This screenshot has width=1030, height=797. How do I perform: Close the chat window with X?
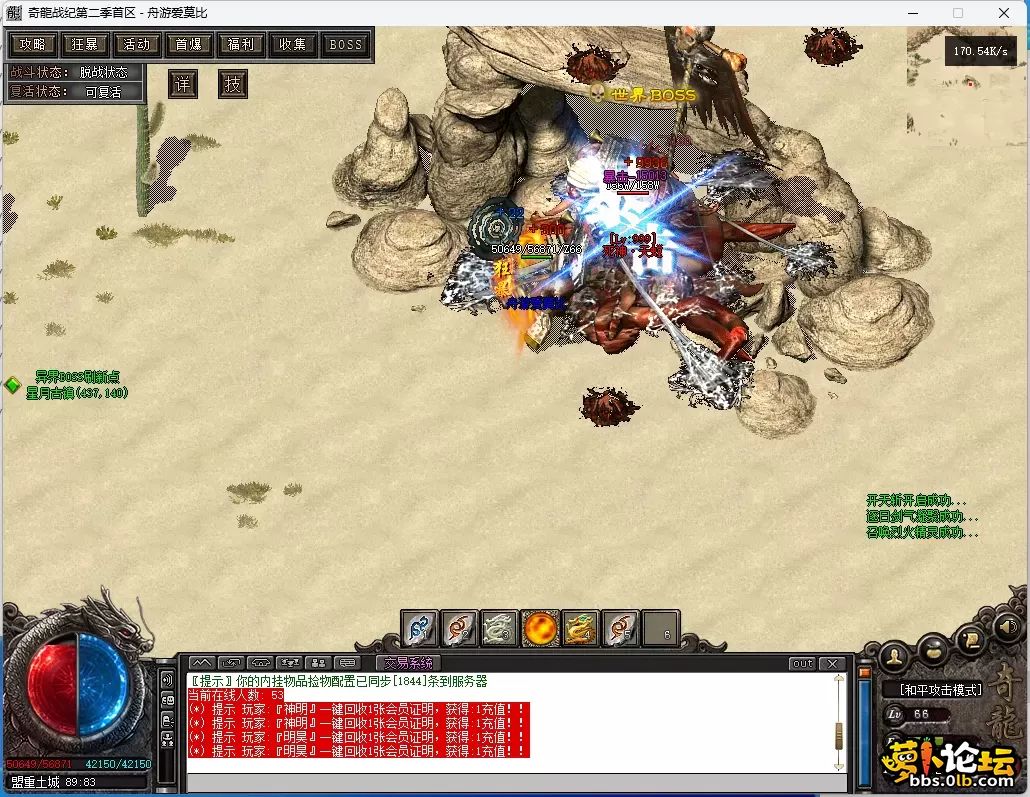[x=832, y=663]
